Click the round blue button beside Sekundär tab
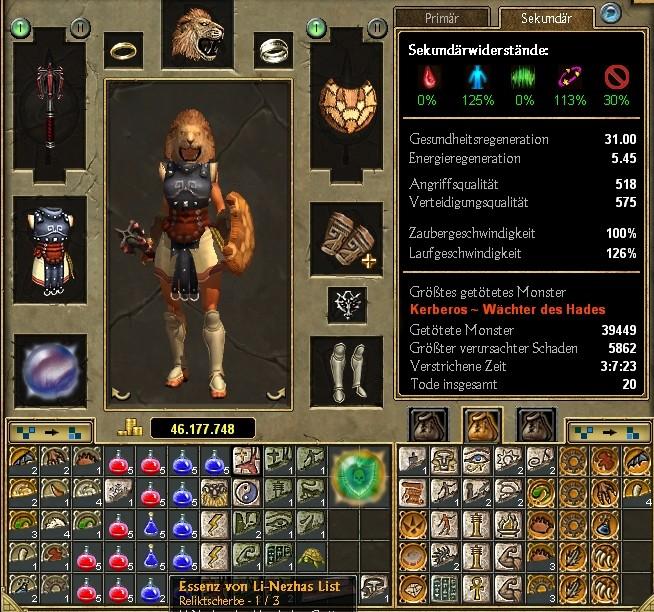Image resolution: width=654 pixels, height=612 pixels. click(609, 13)
